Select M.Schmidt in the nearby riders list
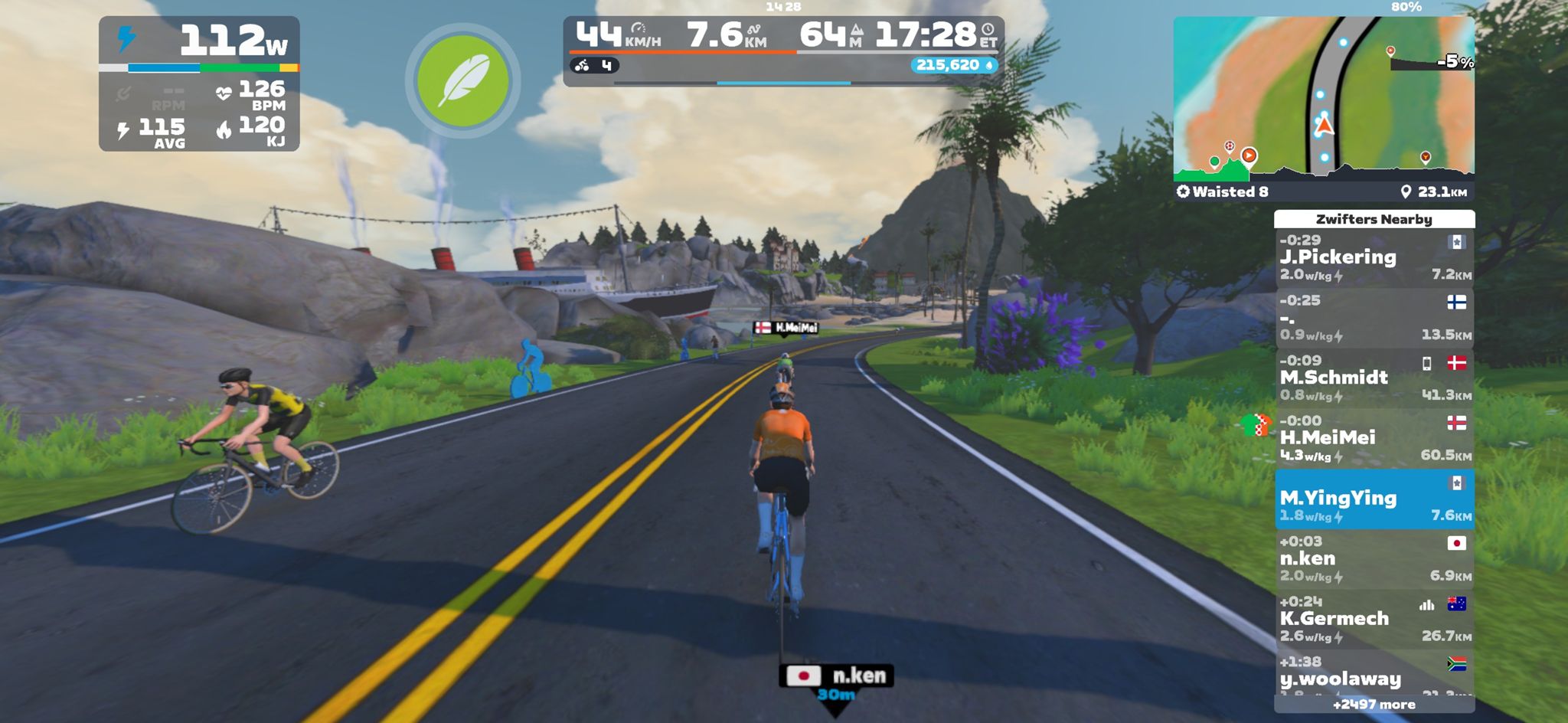The height and width of the screenshot is (723, 1568). (x=1374, y=378)
